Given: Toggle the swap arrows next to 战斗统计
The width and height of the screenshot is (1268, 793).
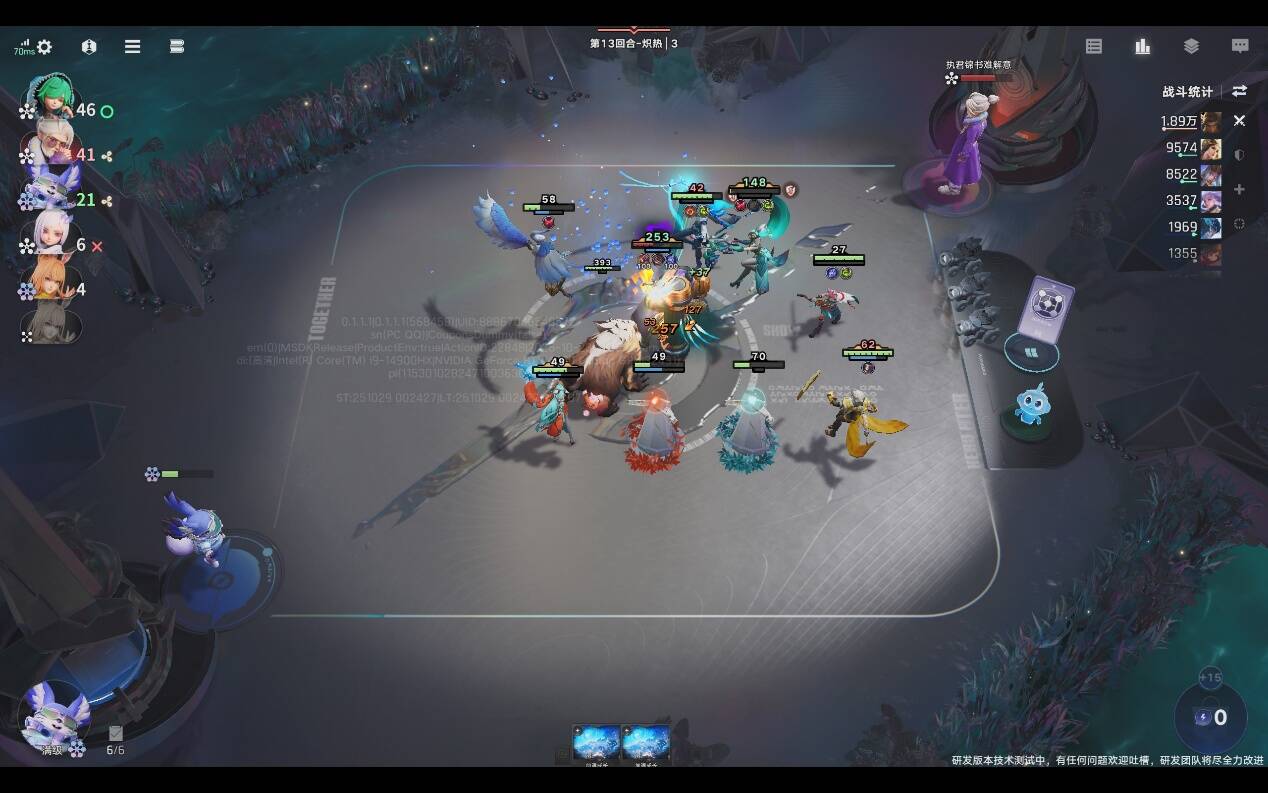Looking at the screenshot, I should click(1240, 91).
